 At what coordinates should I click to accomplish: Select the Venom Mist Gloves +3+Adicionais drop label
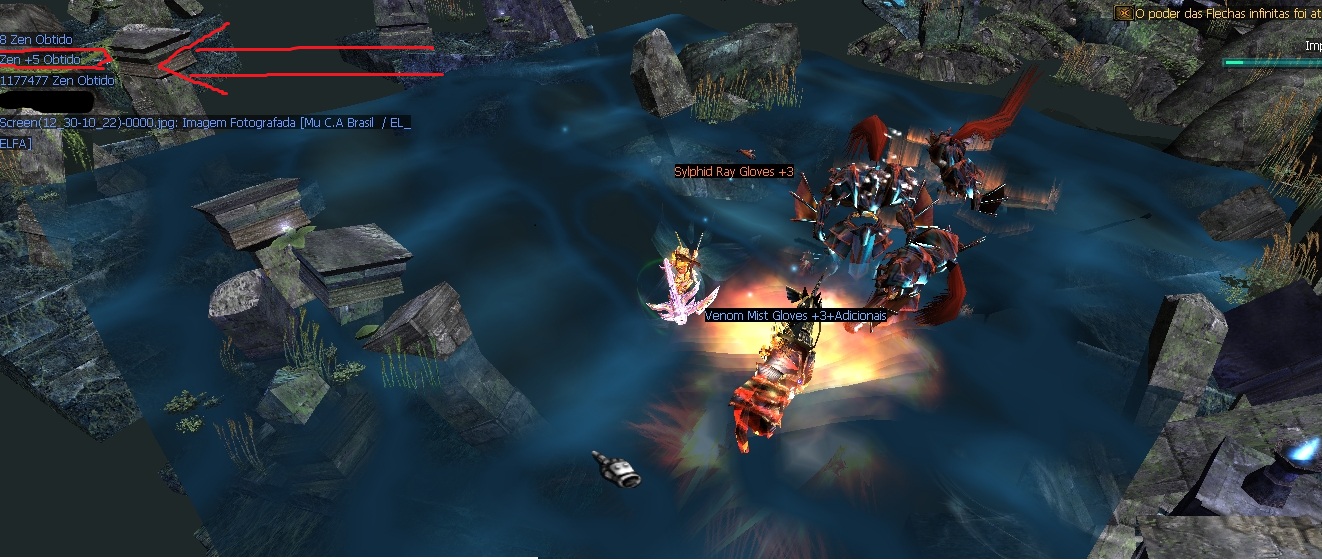[x=796, y=315]
